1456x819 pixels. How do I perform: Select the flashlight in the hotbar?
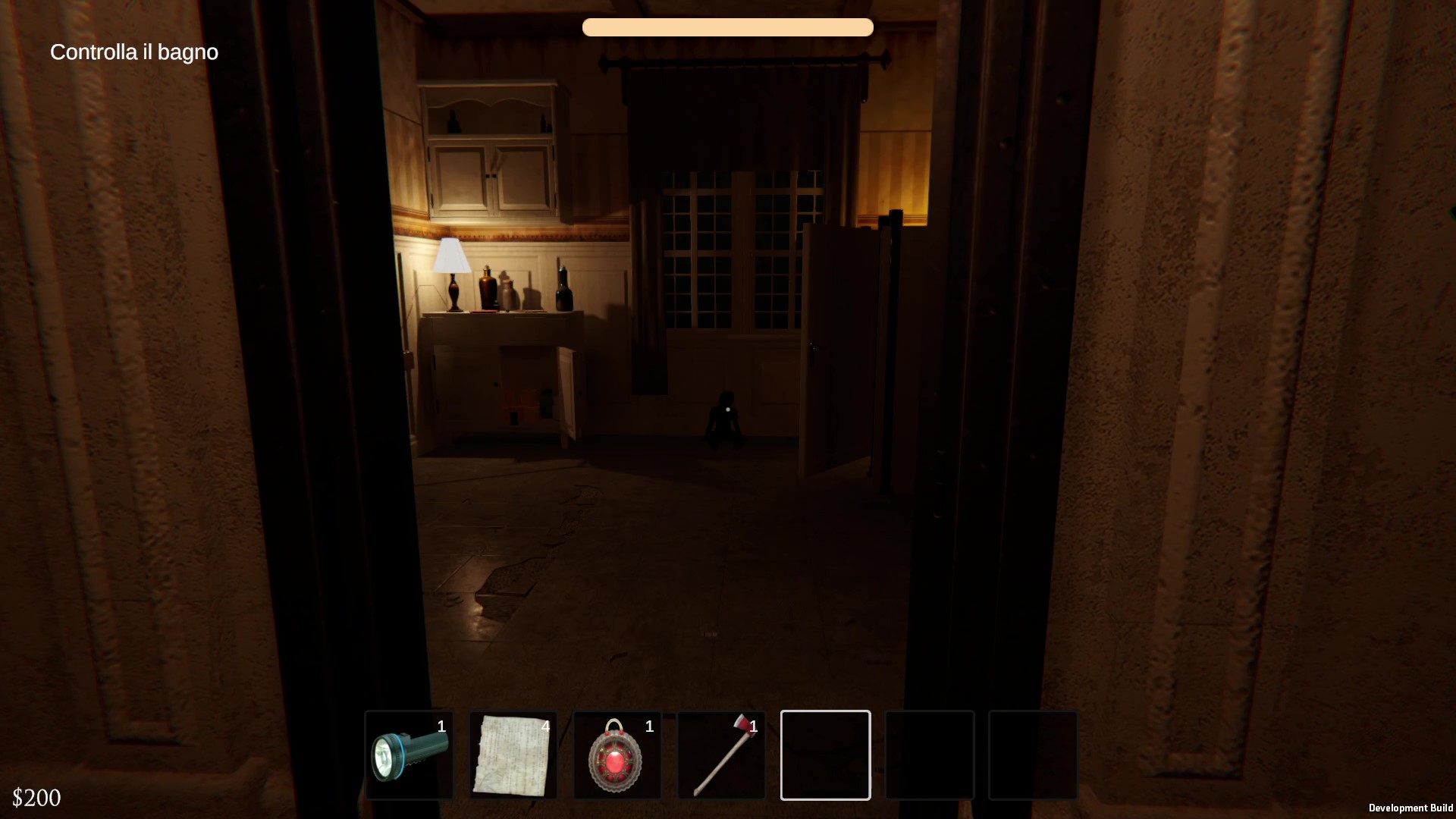click(409, 755)
